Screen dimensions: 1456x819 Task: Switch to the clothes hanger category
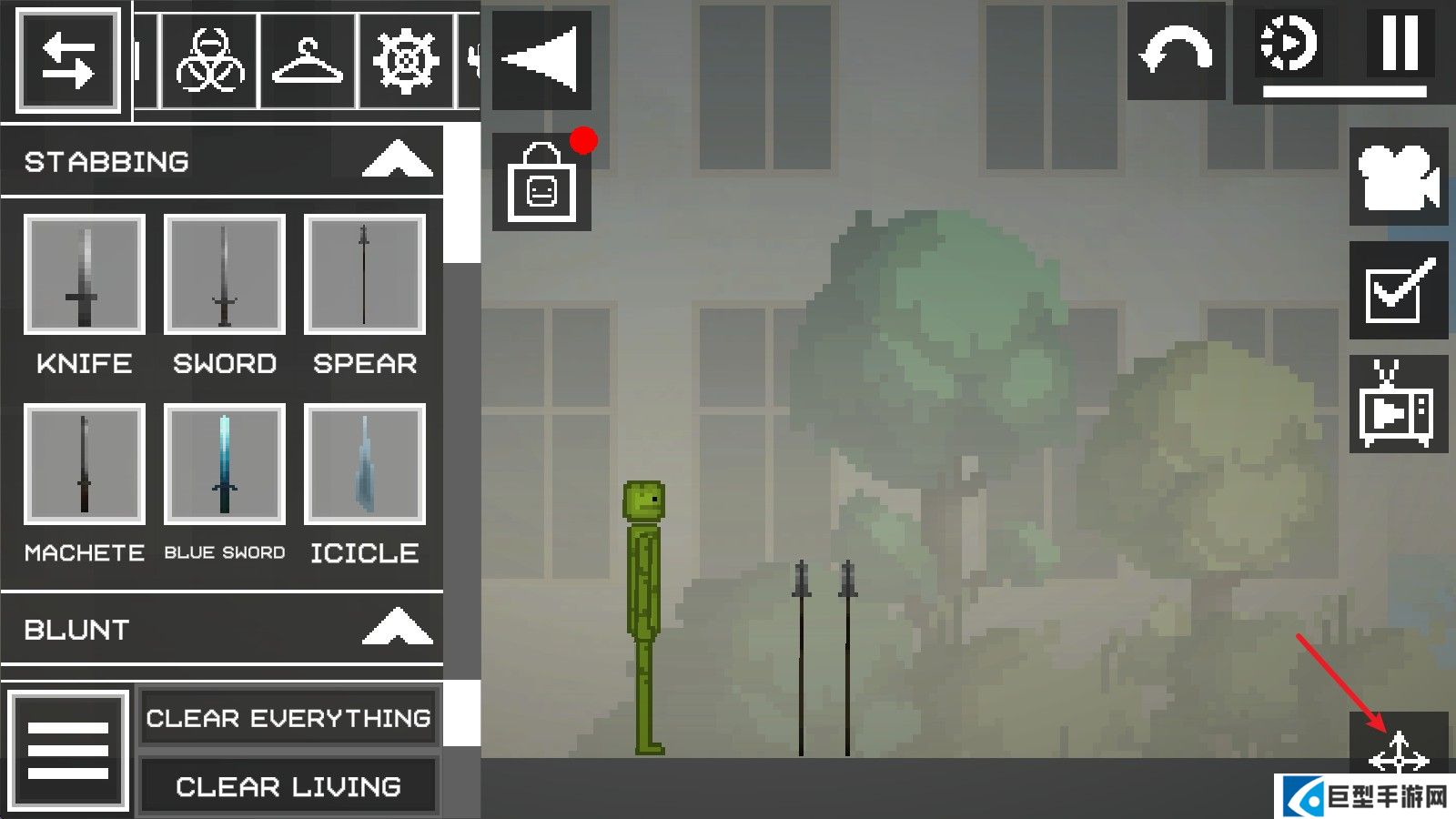308,61
